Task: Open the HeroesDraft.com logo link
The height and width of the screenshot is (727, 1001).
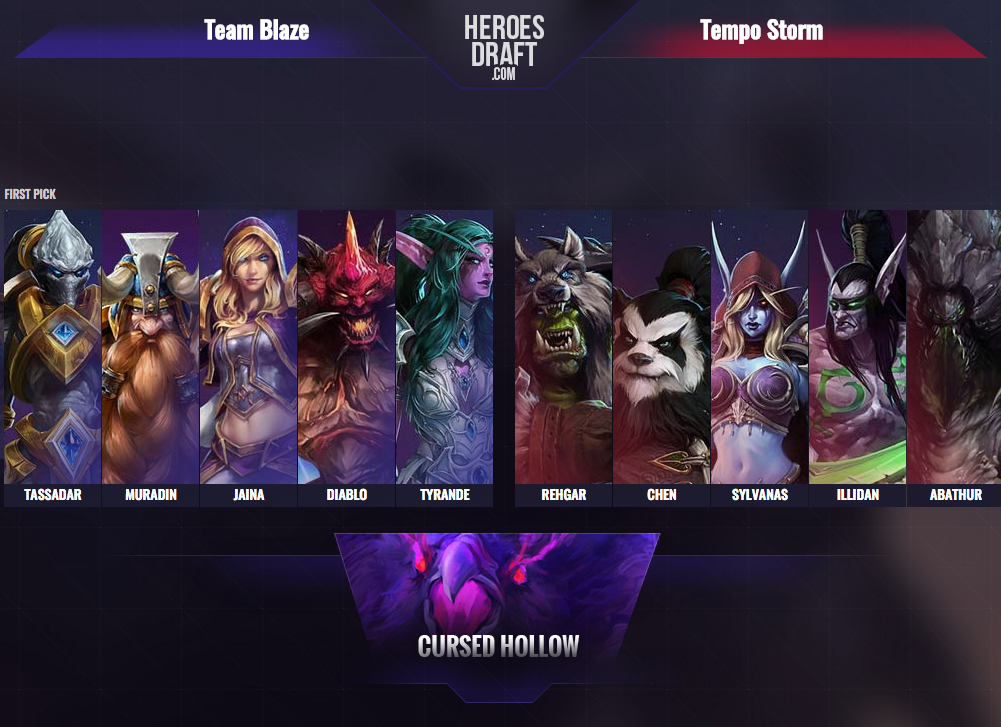Action: 503,46
